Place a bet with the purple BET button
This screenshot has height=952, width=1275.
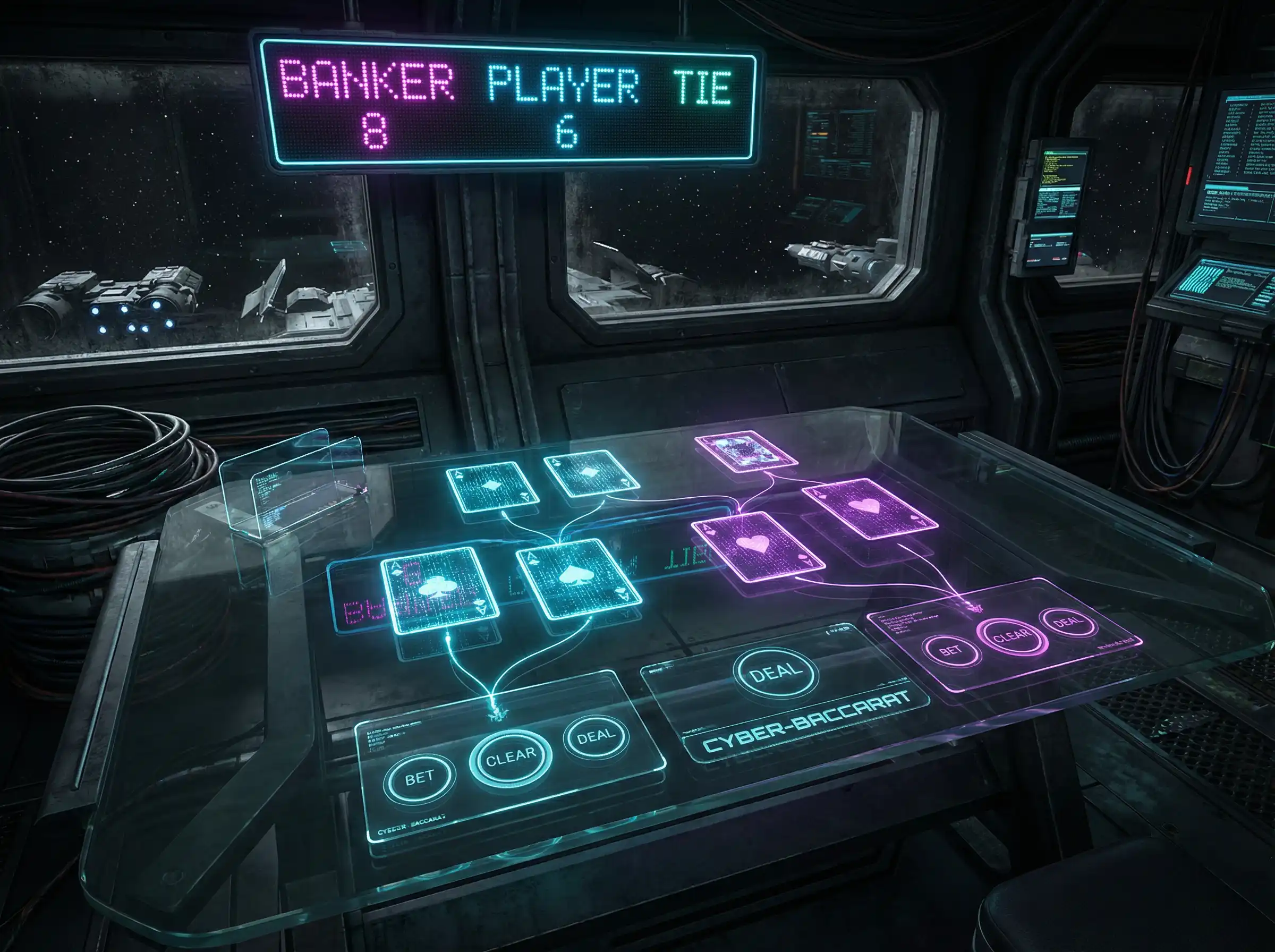click(950, 651)
